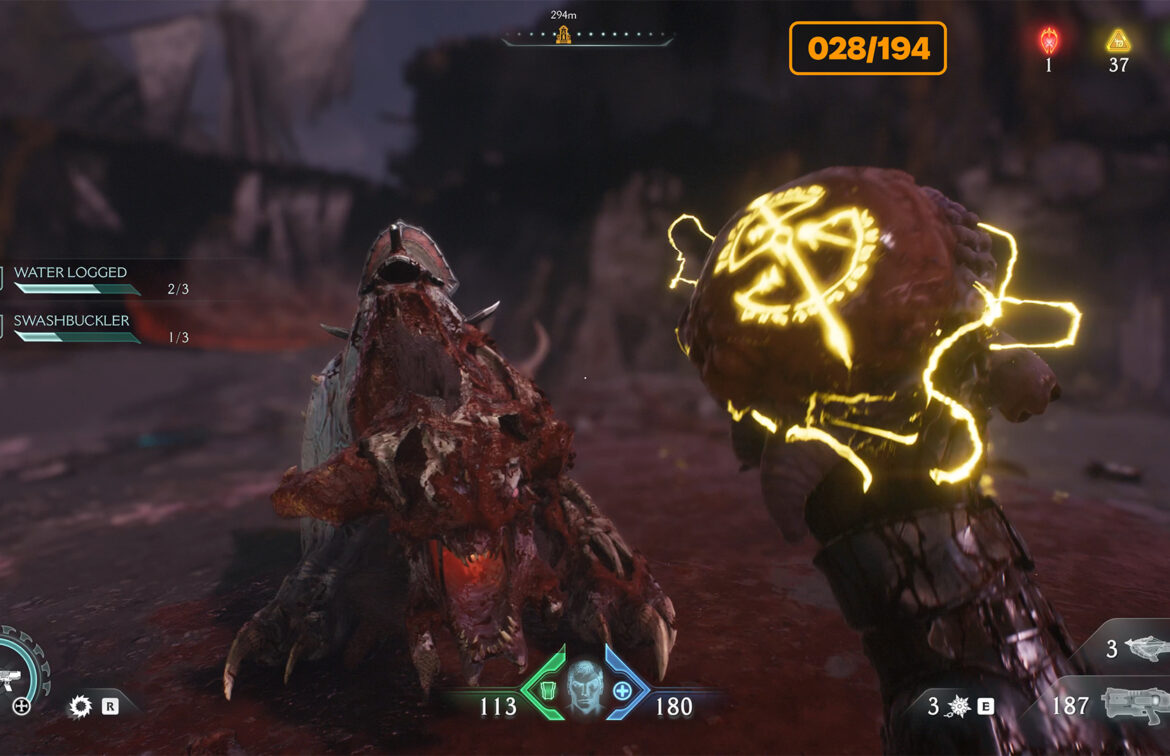Click the objective marker on the compass
1170x756 pixels.
tap(563, 36)
